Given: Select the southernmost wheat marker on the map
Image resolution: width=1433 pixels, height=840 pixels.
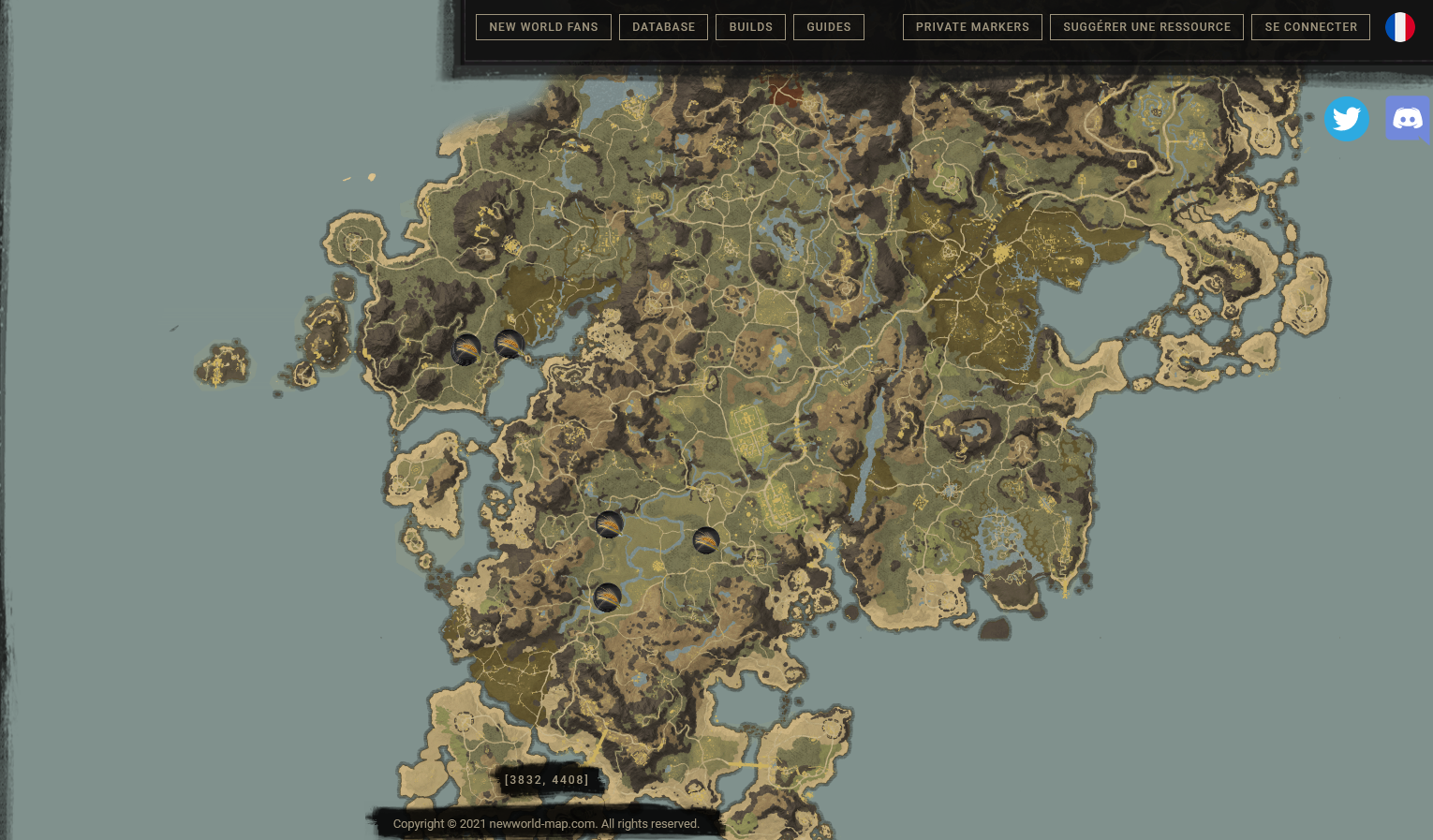Looking at the screenshot, I should tap(607, 597).
